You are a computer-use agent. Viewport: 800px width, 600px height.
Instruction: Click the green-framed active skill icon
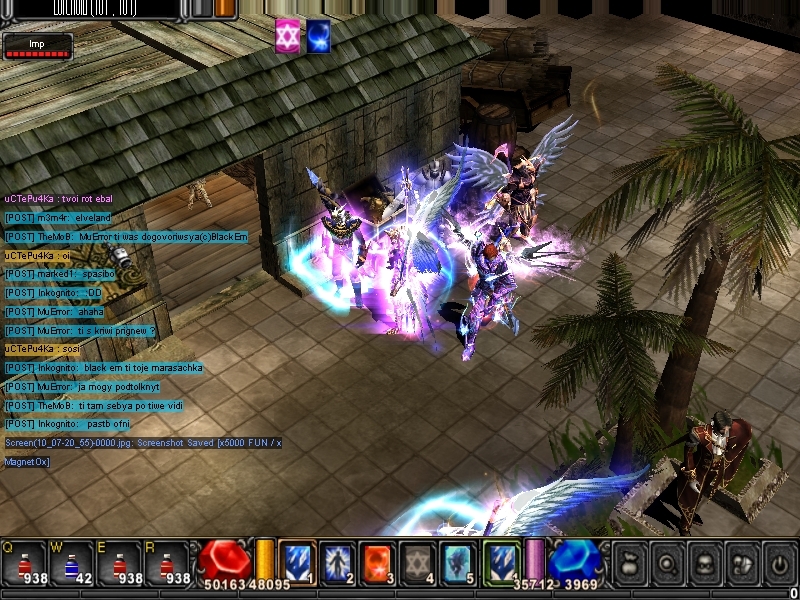tap(501, 561)
